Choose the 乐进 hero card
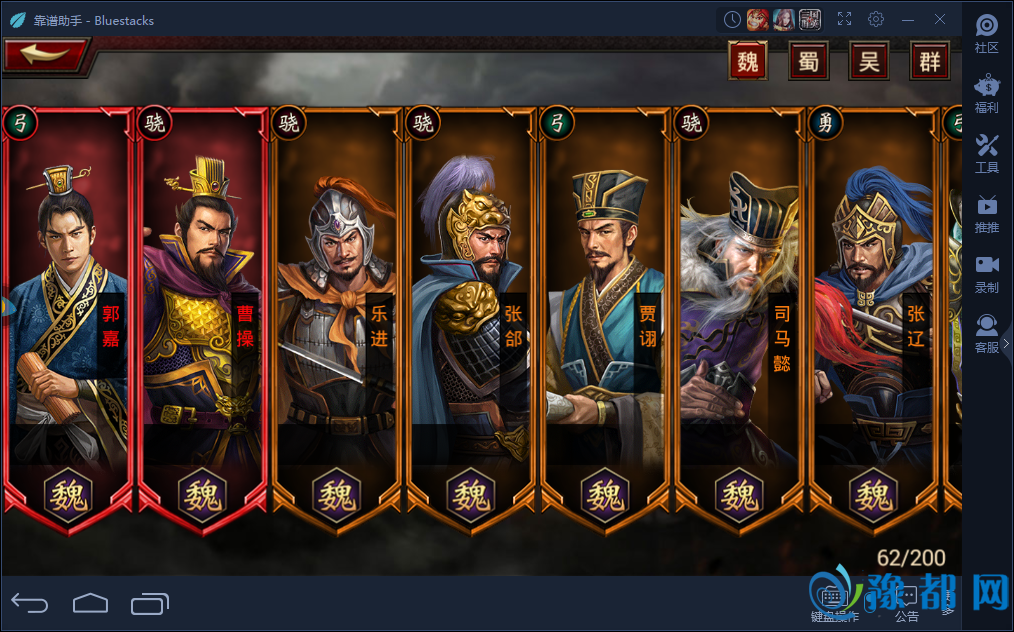Viewport: 1014px width, 632px height. click(x=337, y=320)
